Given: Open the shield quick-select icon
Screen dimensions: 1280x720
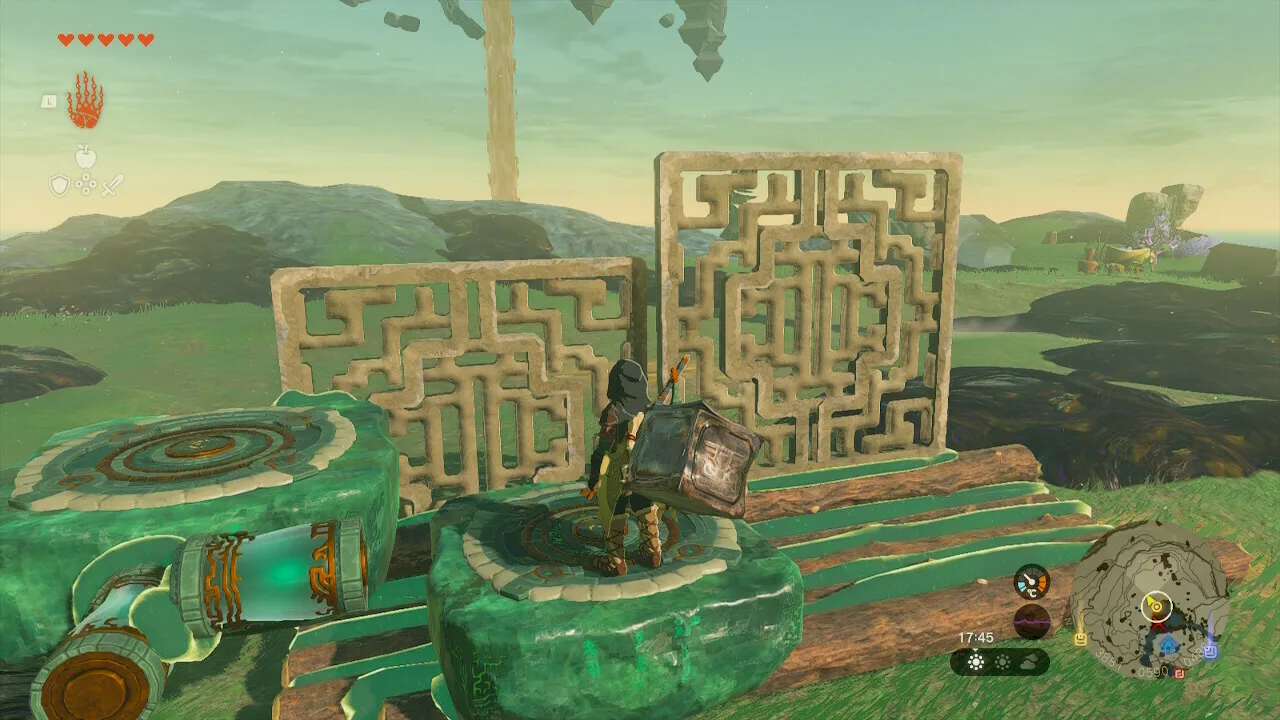Looking at the screenshot, I should [60, 185].
